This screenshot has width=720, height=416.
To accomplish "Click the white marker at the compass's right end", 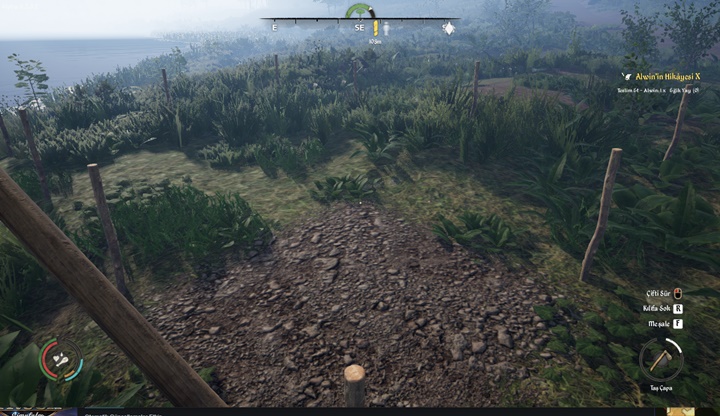I will click(x=449, y=28).
